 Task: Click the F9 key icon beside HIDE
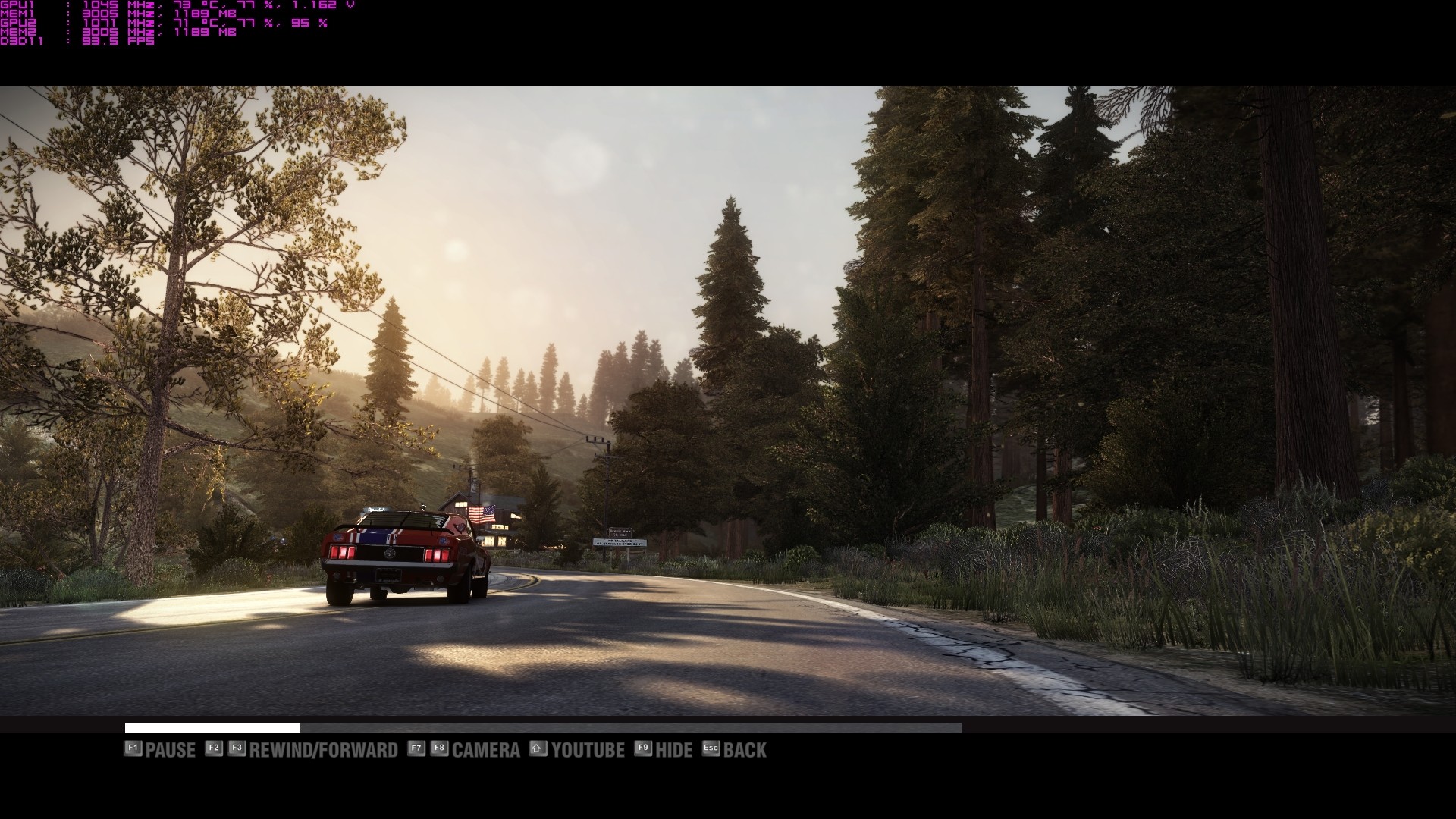pyautogui.click(x=642, y=749)
